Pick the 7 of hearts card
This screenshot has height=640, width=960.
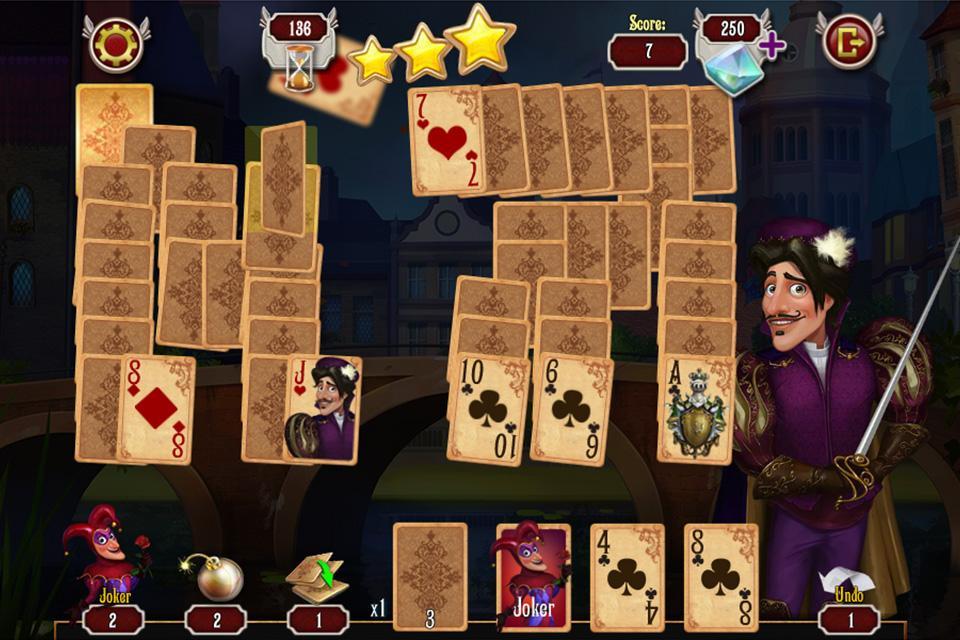(x=445, y=140)
